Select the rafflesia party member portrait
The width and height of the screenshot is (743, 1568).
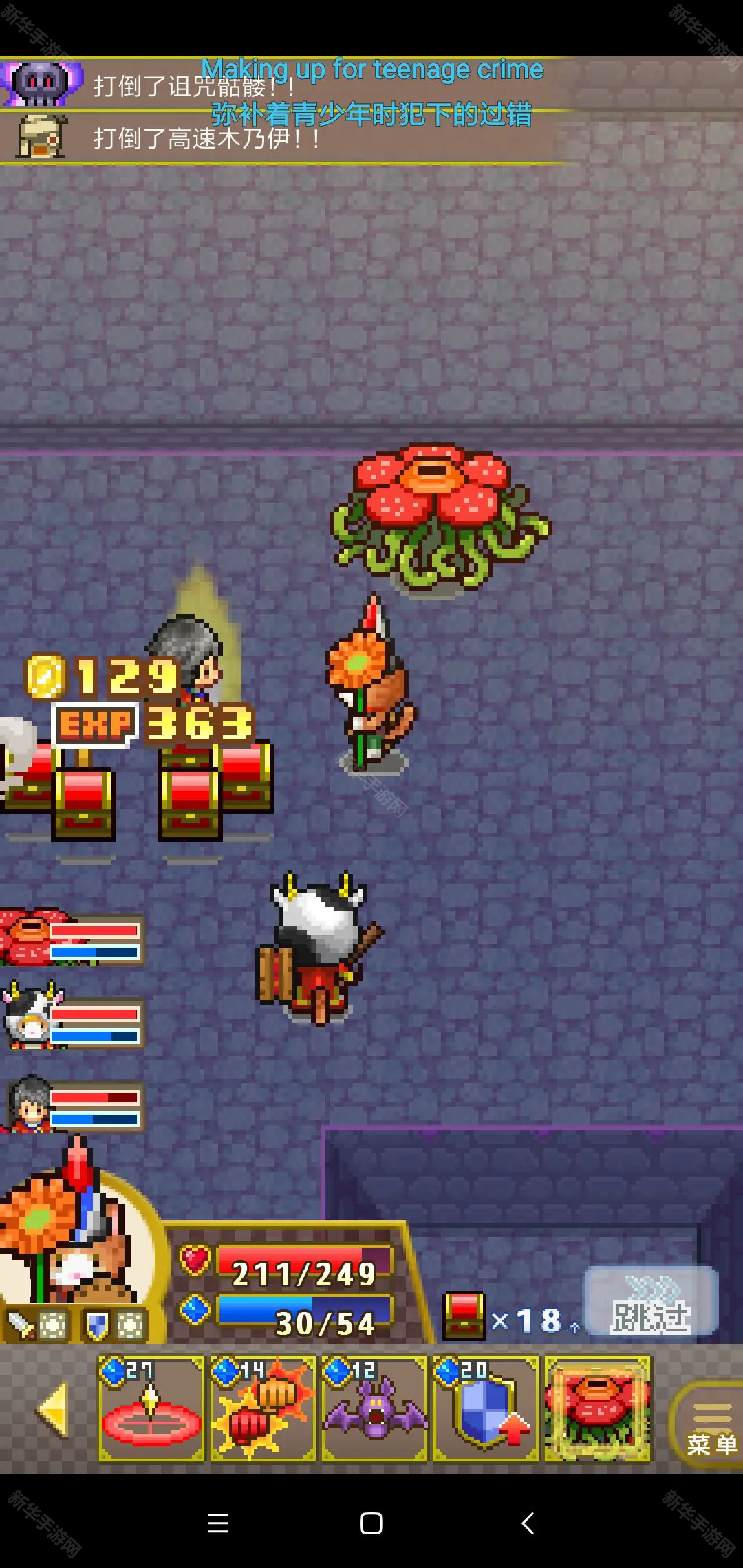coord(28,937)
